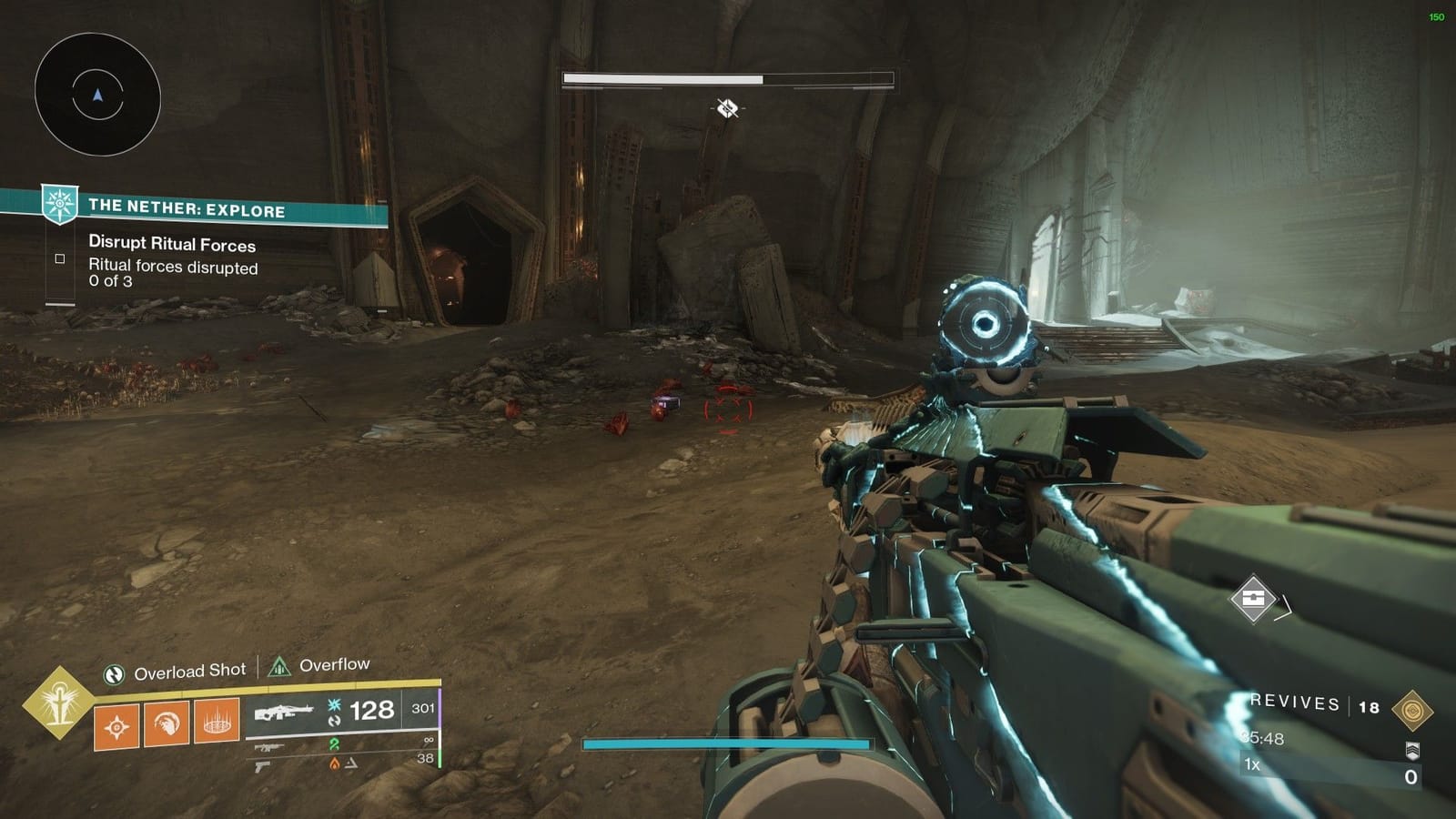Click the sidearm weapon icon
Viewport: 1456px width, 819px height.
(263, 767)
